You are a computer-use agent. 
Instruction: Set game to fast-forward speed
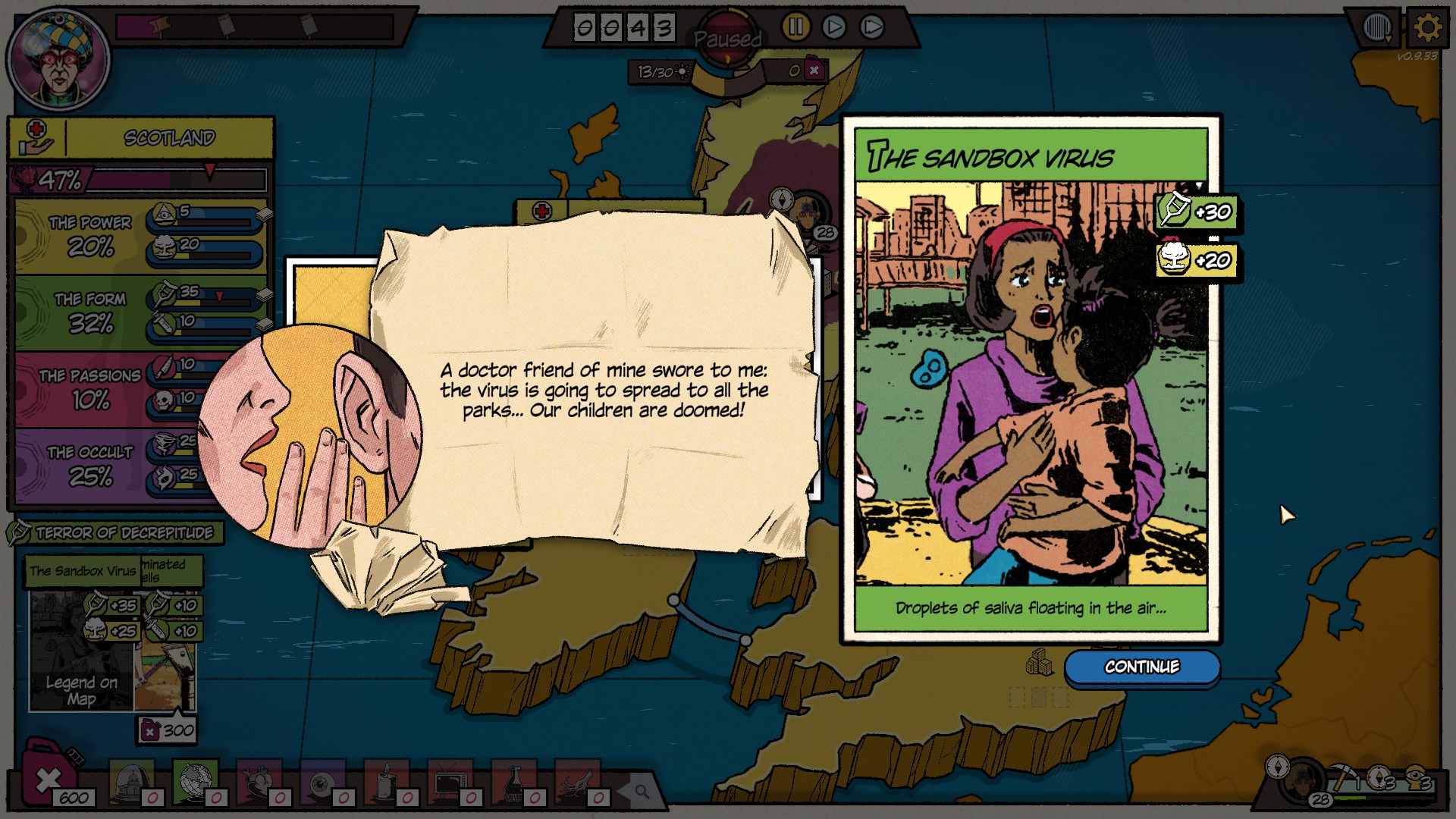coord(872,27)
